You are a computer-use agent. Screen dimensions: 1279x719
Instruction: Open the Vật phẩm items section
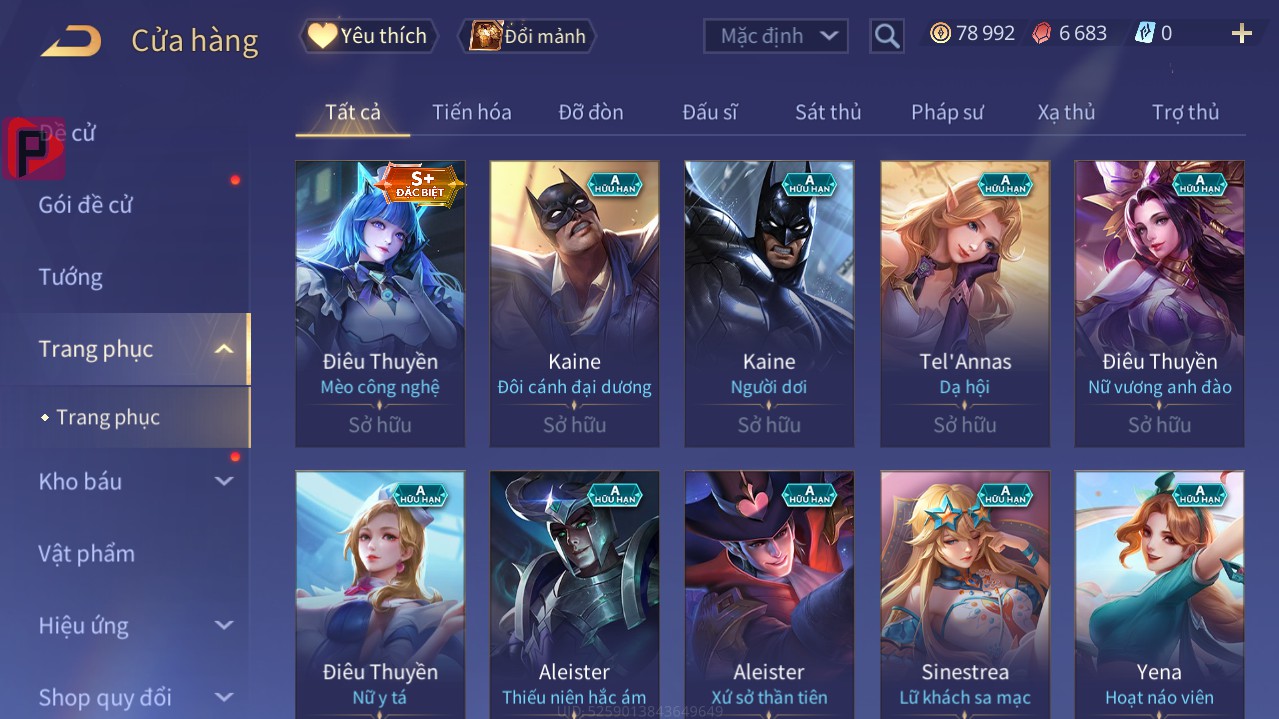pos(86,553)
